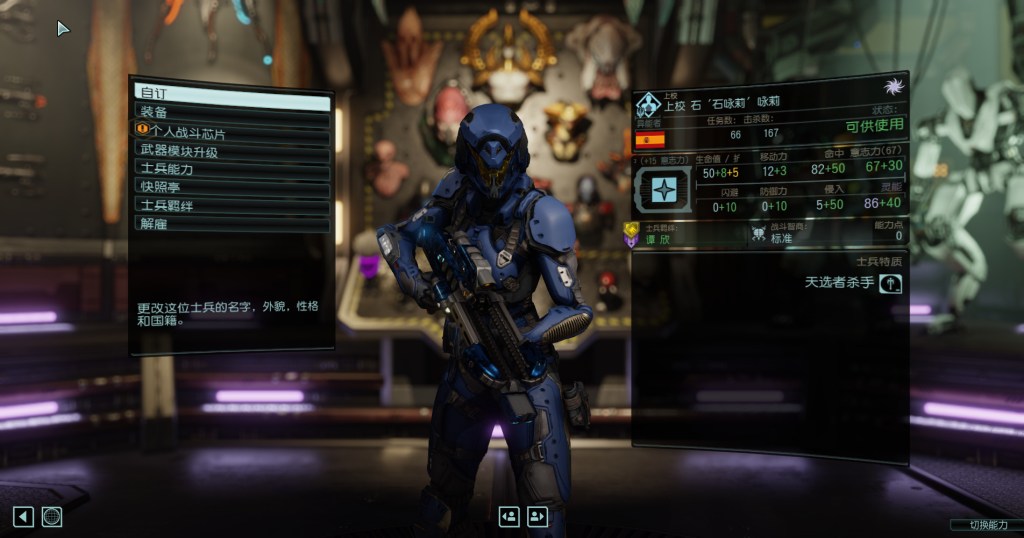The width and height of the screenshot is (1024, 538).
Task: Open the 快照亭 photobooth
Action: click(232, 186)
